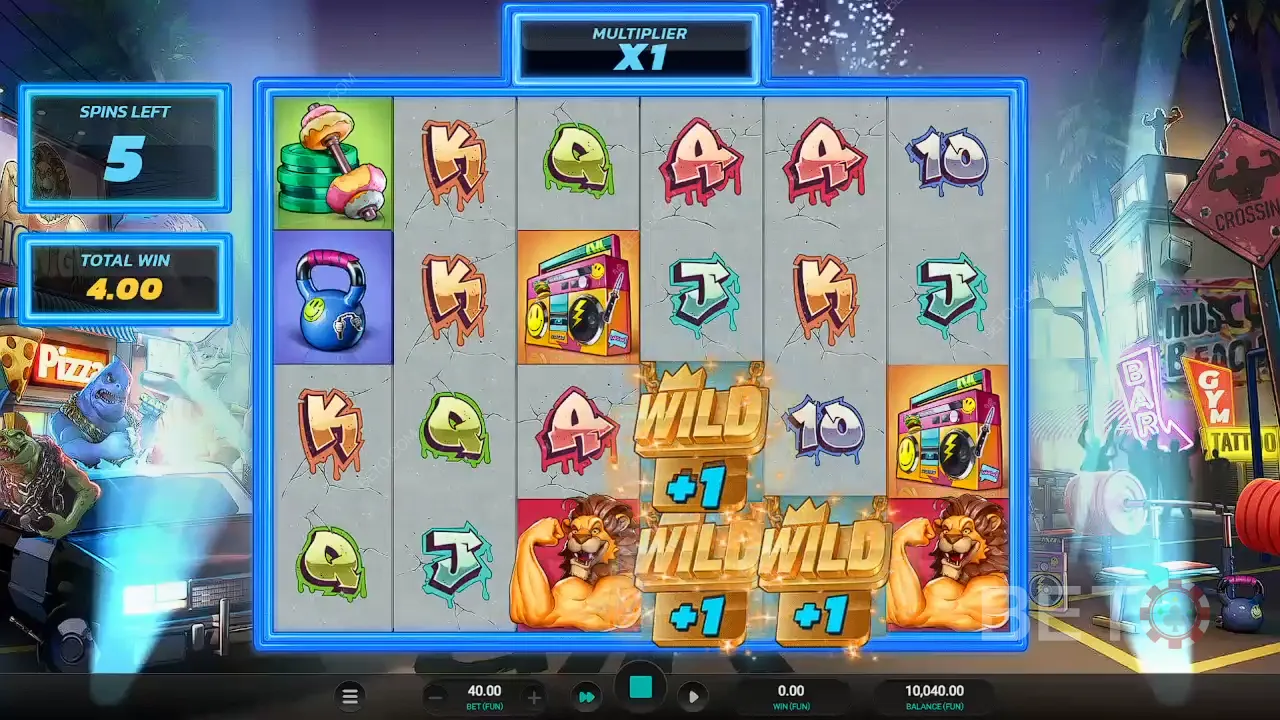Open the Total Win panel

126,275
